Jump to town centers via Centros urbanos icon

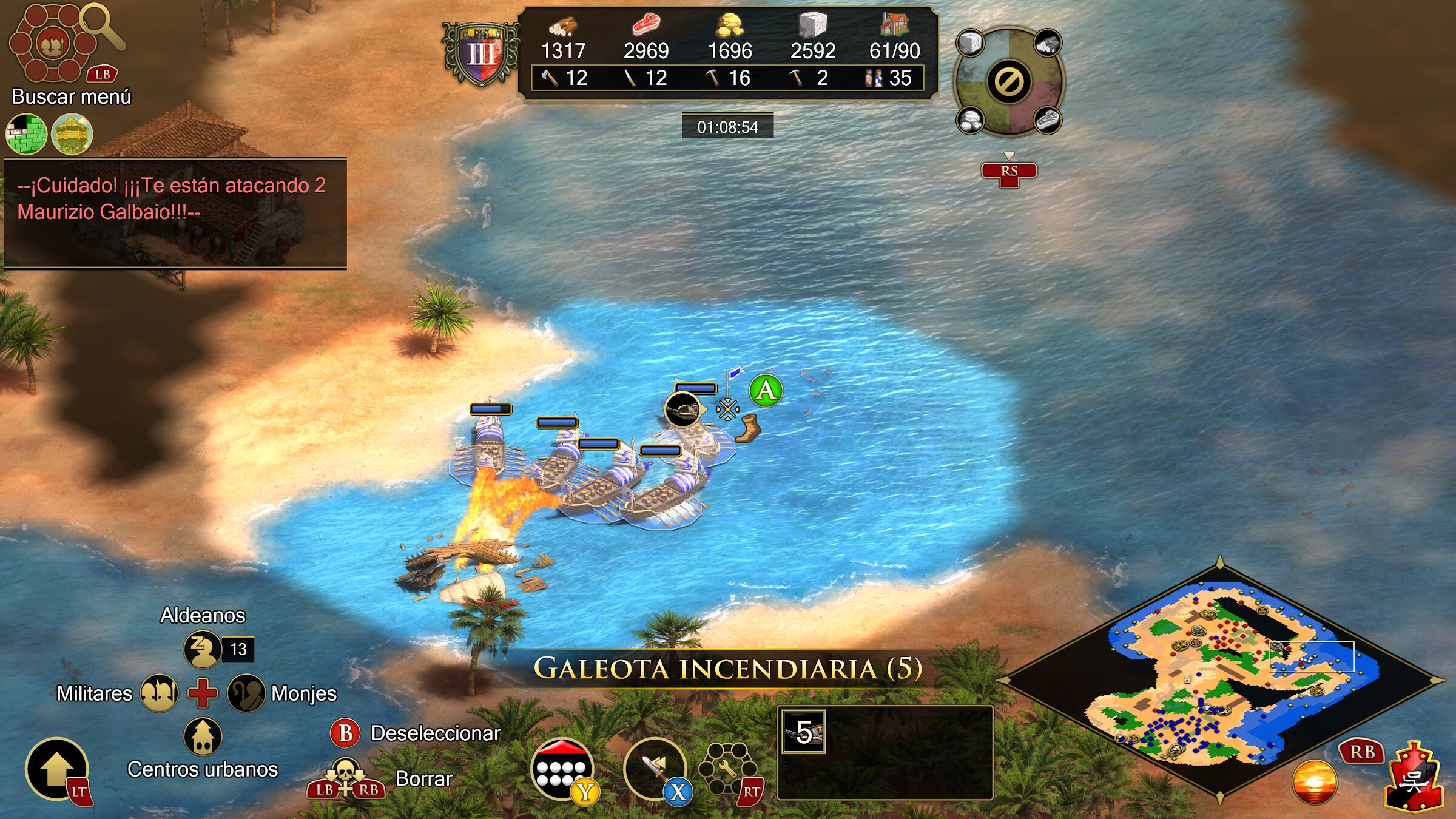click(x=203, y=736)
